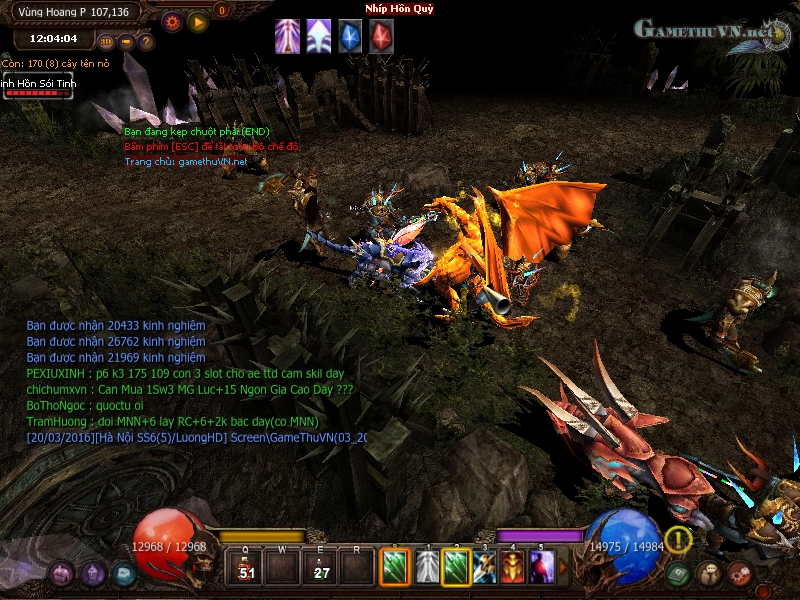This screenshot has width=800, height=600.
Task: Toggle the 3D view button
Action: point(106,42)
